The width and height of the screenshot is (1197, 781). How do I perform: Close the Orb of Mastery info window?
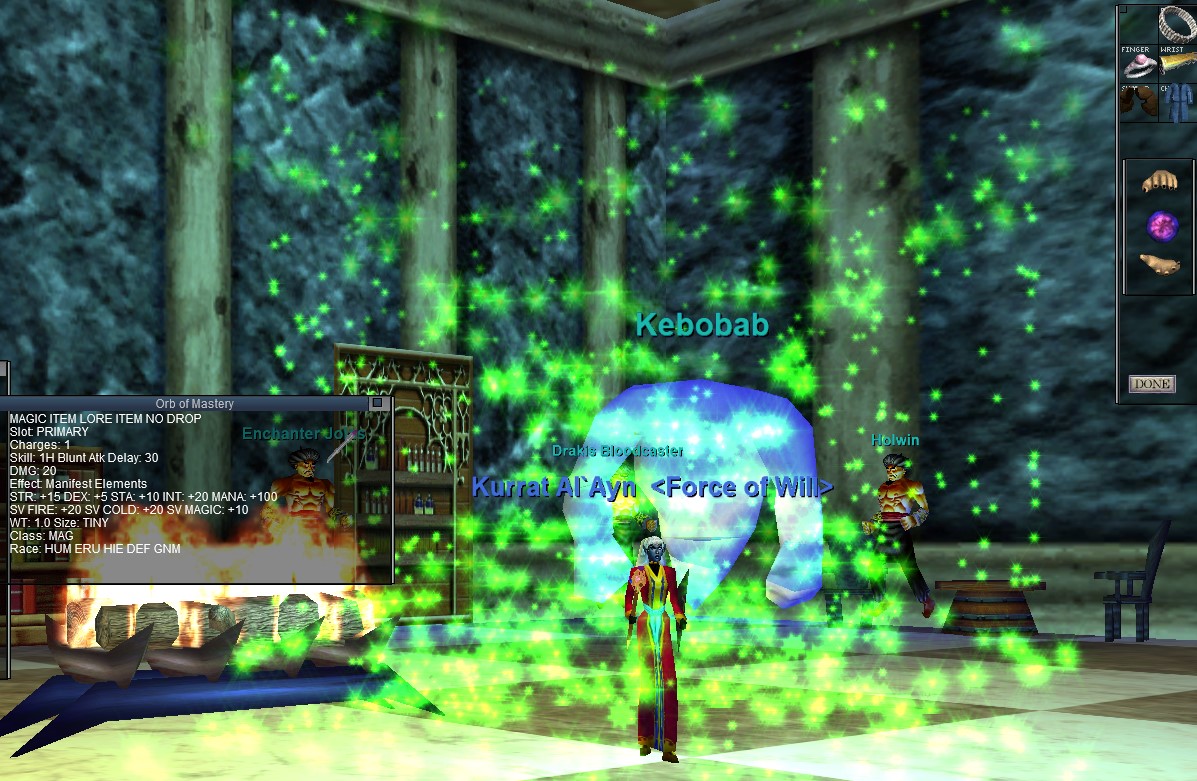(x=377, y=403)
